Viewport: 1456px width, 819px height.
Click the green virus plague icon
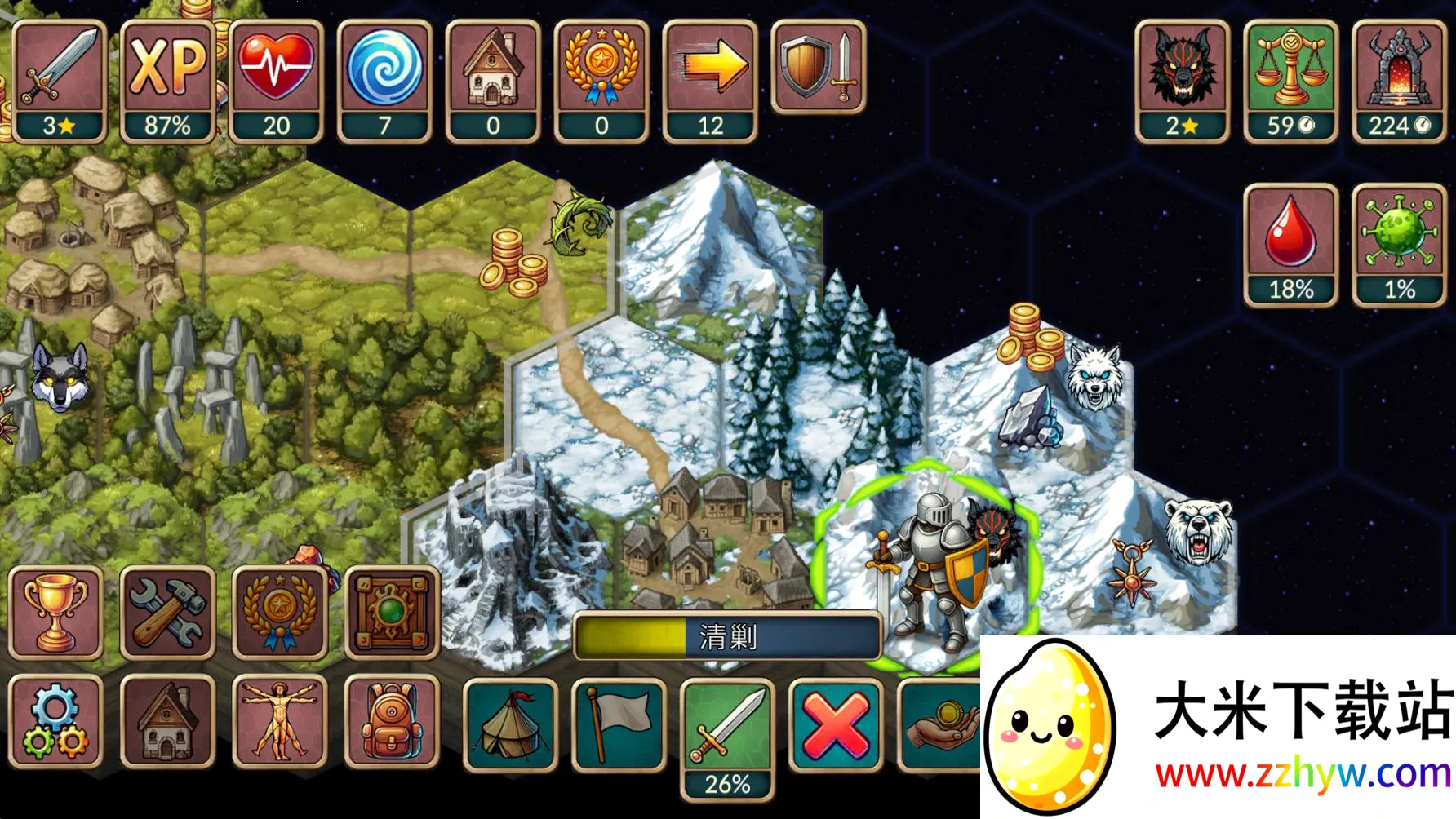click(x=1399, y=245)
